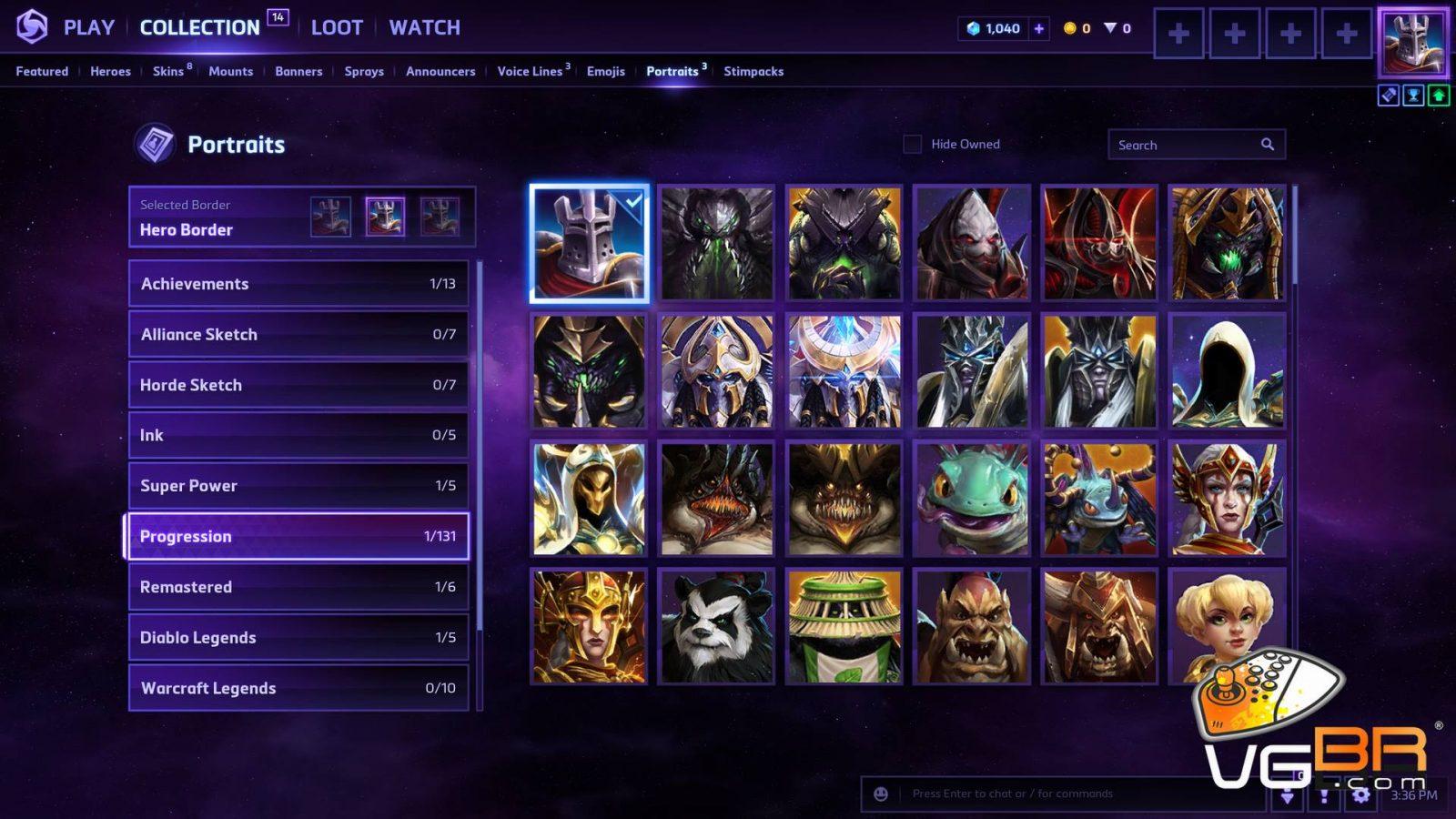Select the white hooded faceless portrait

(x=1227, y=371)
